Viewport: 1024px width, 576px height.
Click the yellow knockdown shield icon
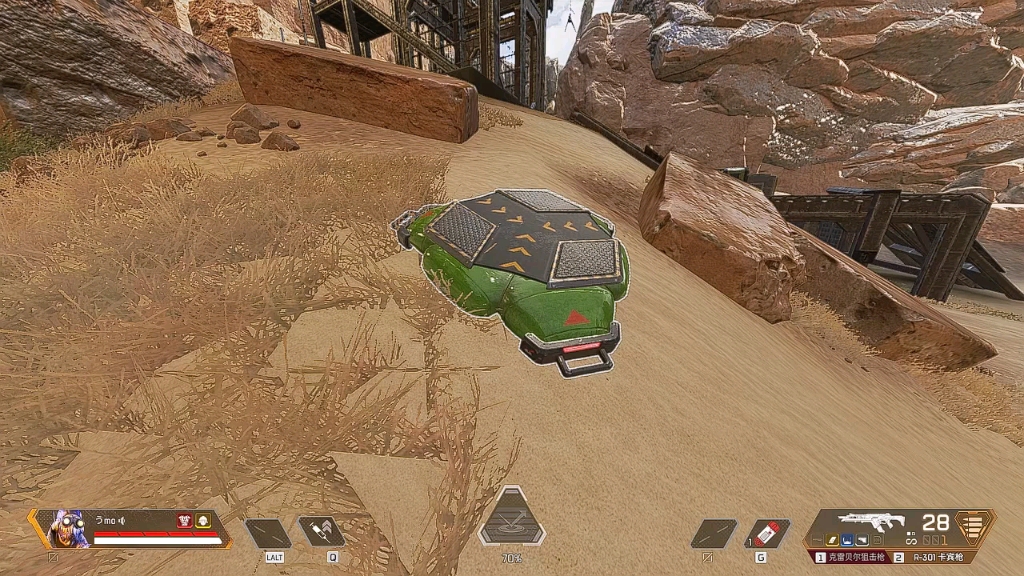[x=202, y=520]
